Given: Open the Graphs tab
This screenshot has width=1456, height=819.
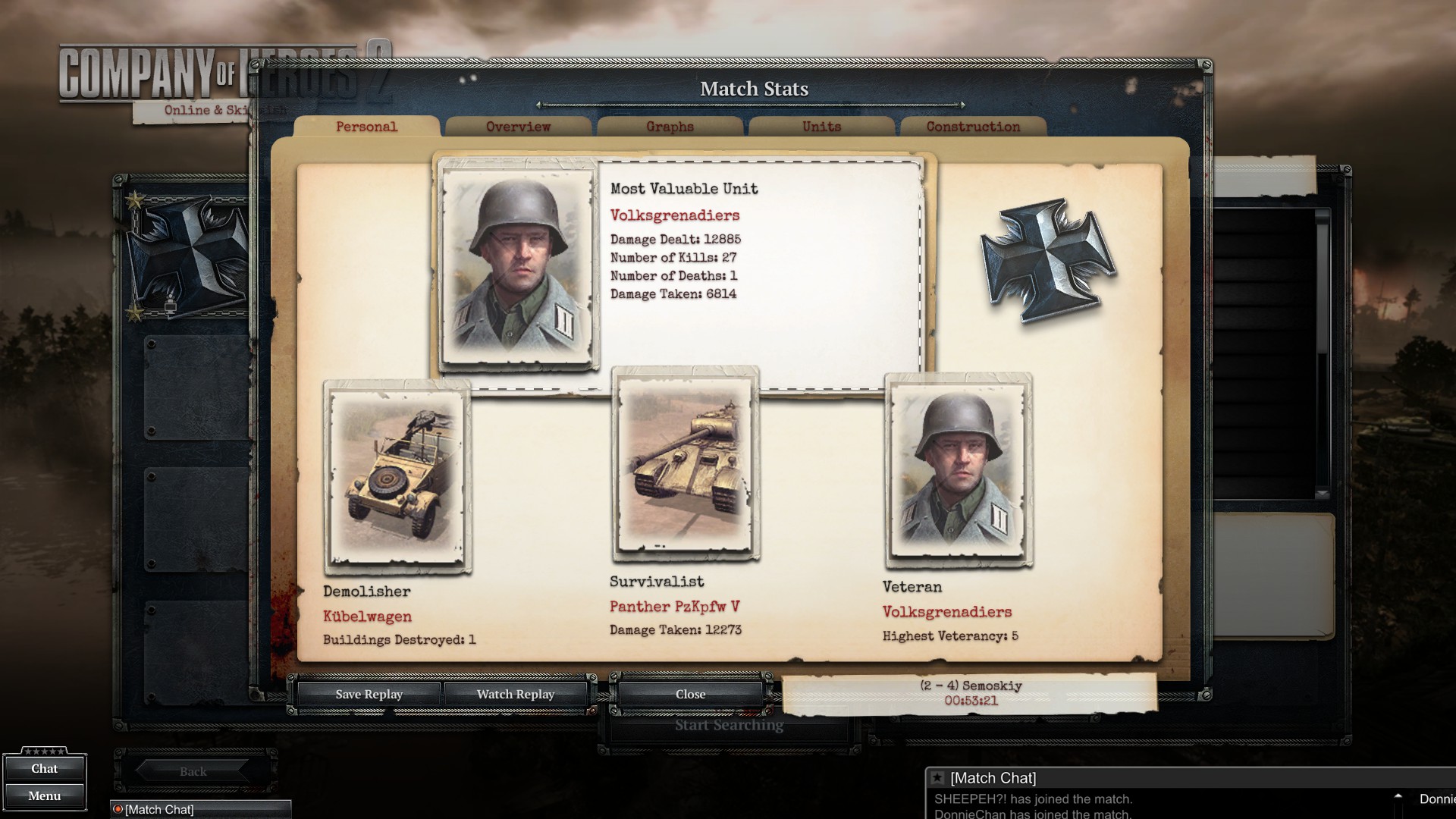Looking at the screenshot, I should point(670,127).
